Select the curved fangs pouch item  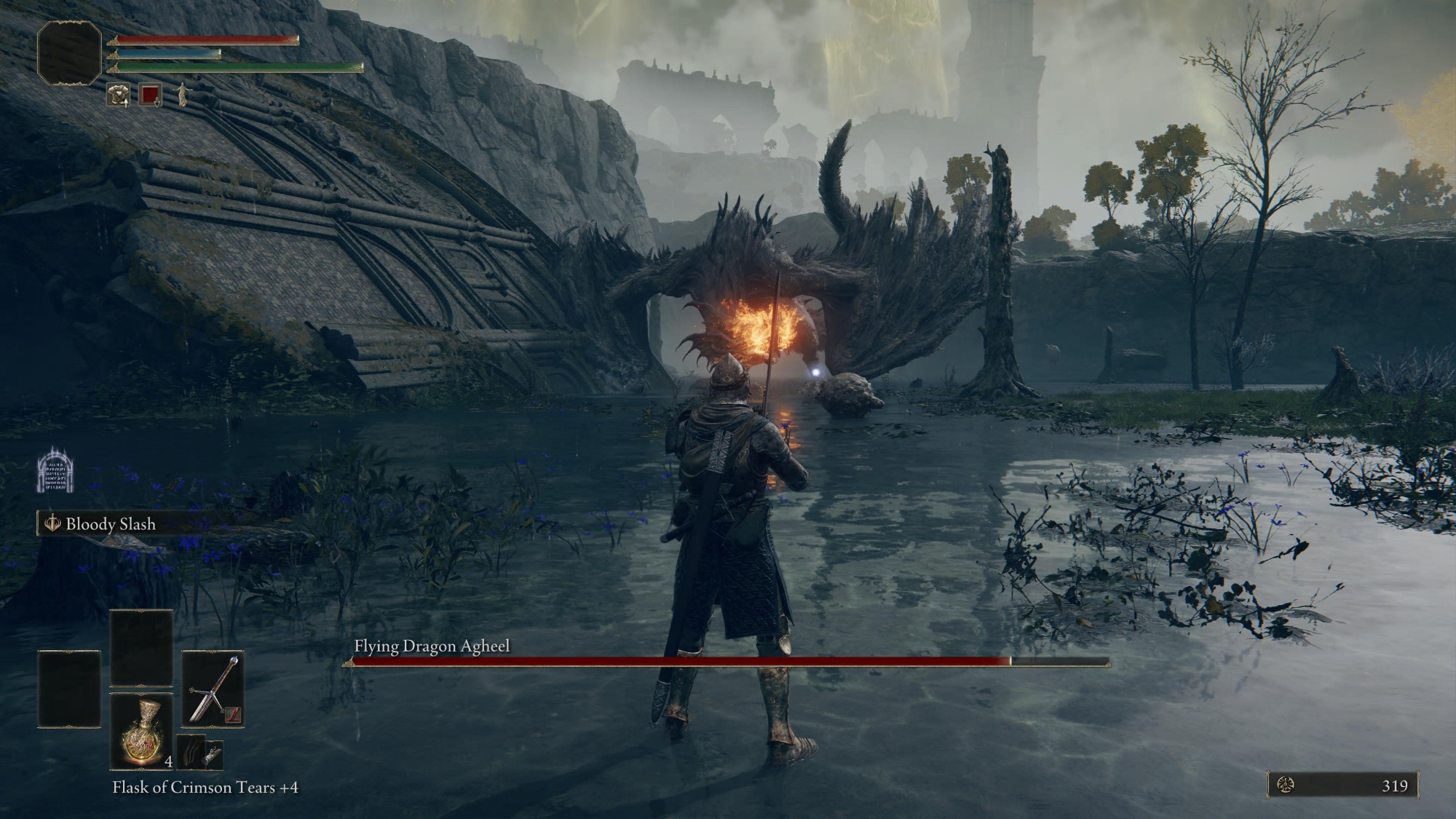[191, 753]
